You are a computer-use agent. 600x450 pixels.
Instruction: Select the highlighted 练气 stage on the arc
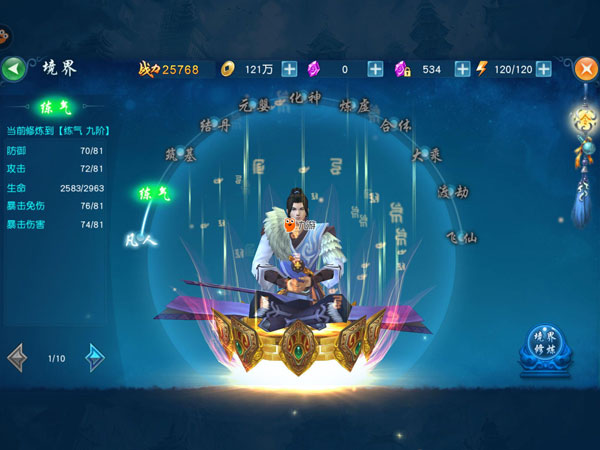click(153, 193)
